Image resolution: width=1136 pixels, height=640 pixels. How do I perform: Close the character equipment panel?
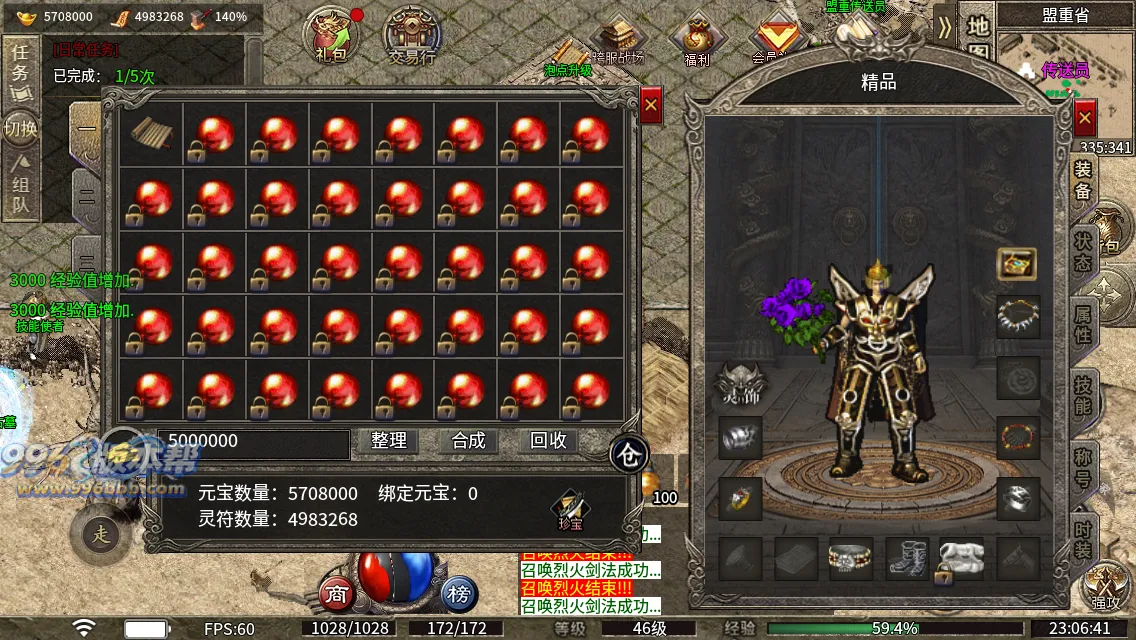pos(1085,118)
